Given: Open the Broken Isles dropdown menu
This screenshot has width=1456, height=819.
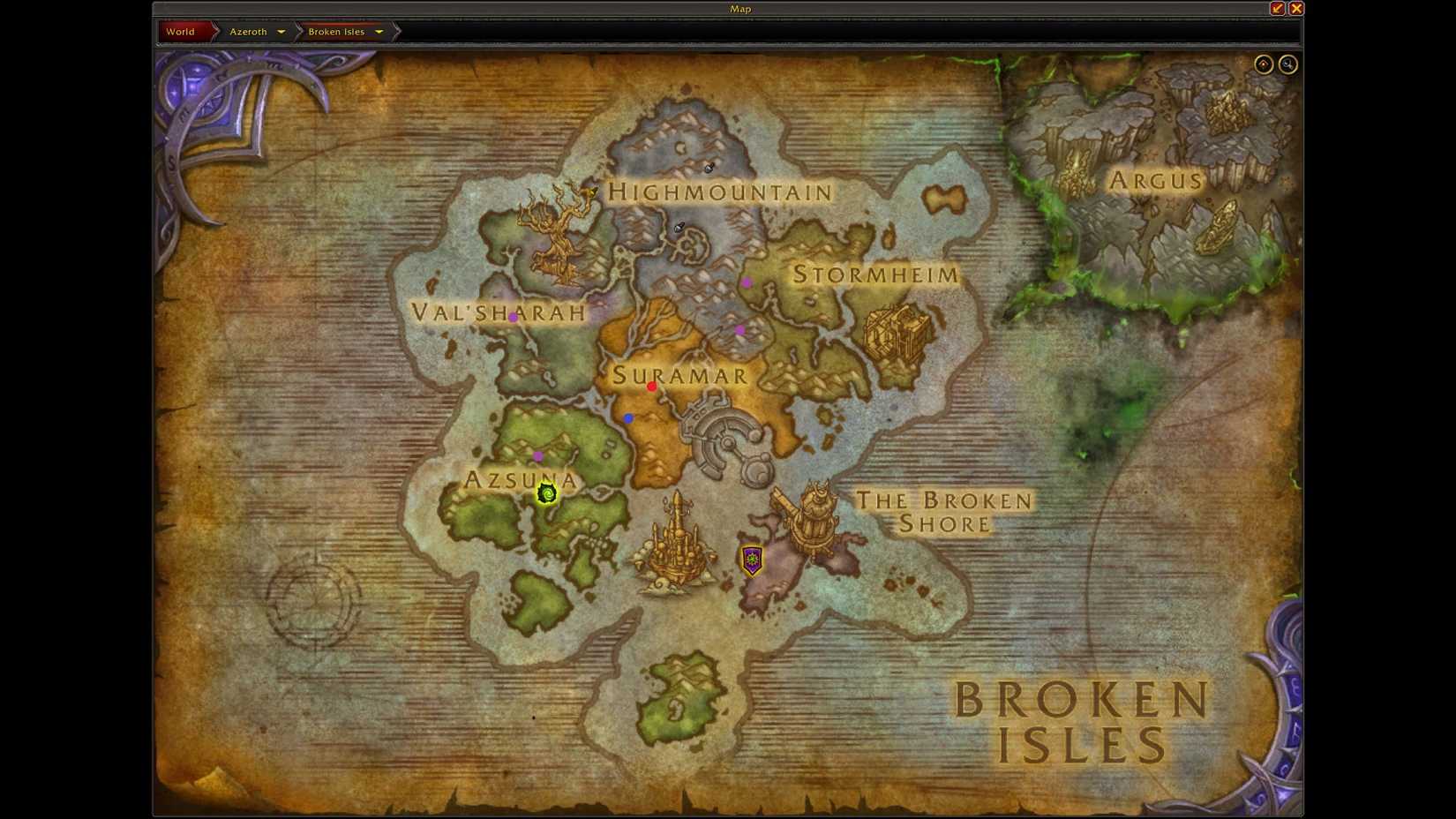Looking at the screenshot, I should click(379, 31).
